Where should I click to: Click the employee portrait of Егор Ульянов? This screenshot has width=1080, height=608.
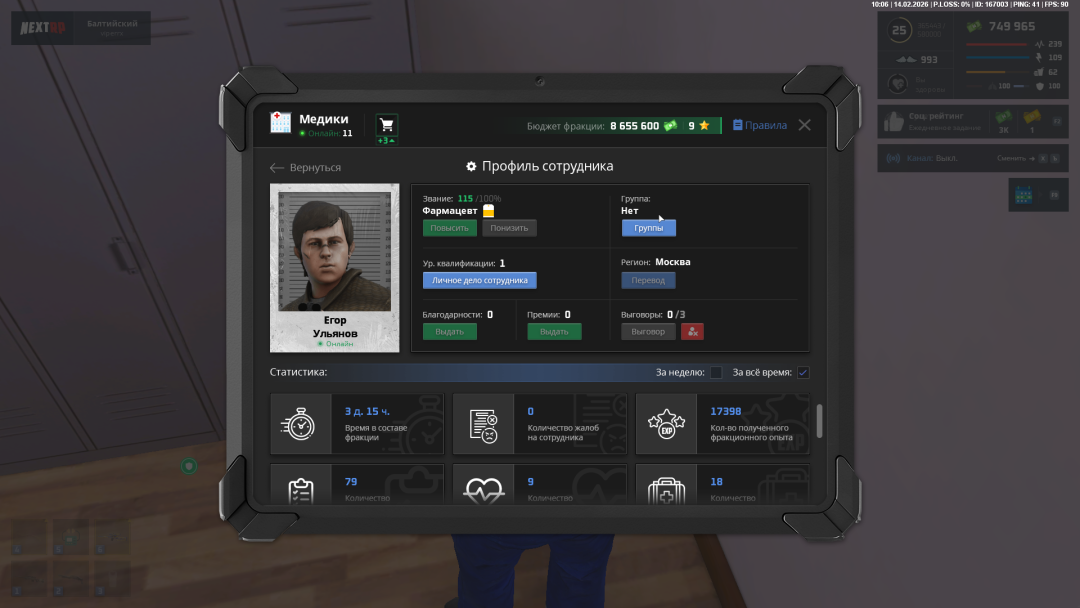coord(334,252)
